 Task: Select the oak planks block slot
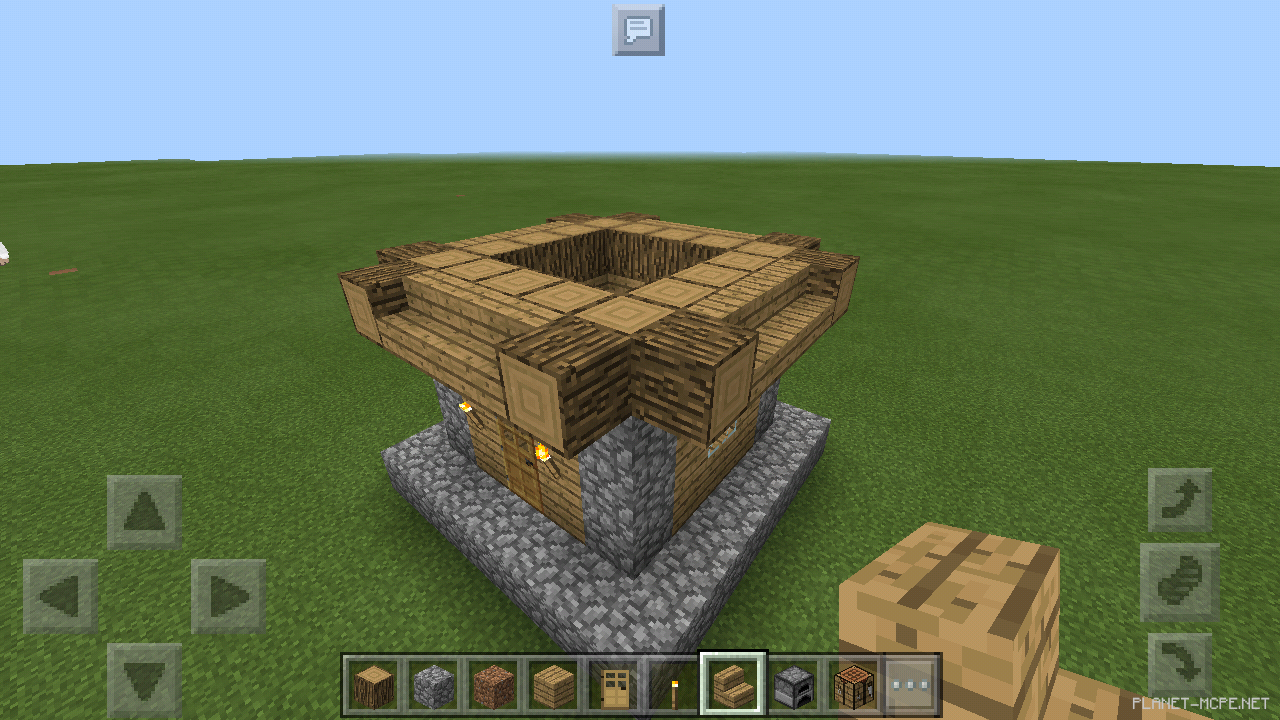click(x=552, y=680)
